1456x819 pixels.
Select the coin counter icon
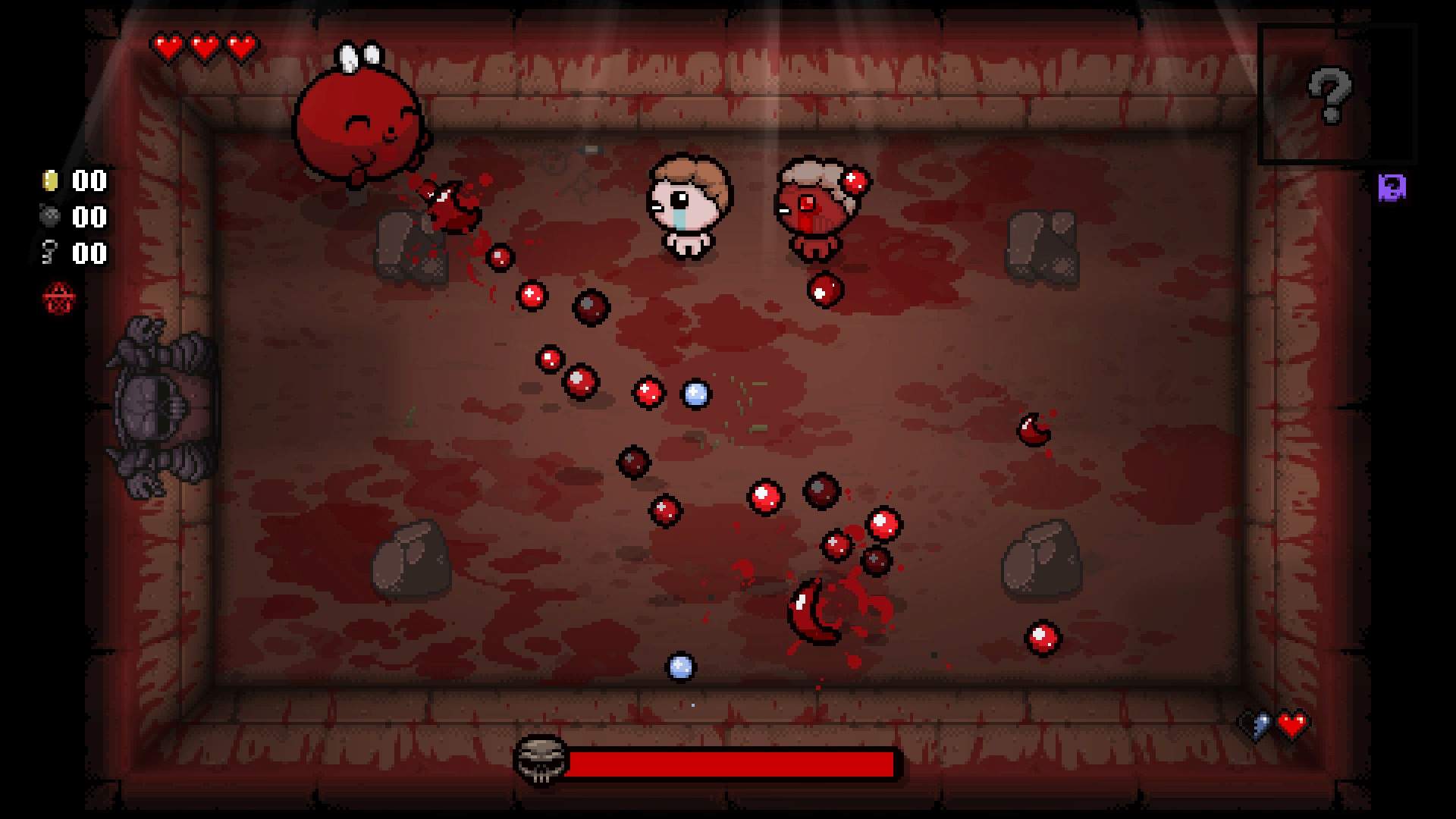coord(50,180)
